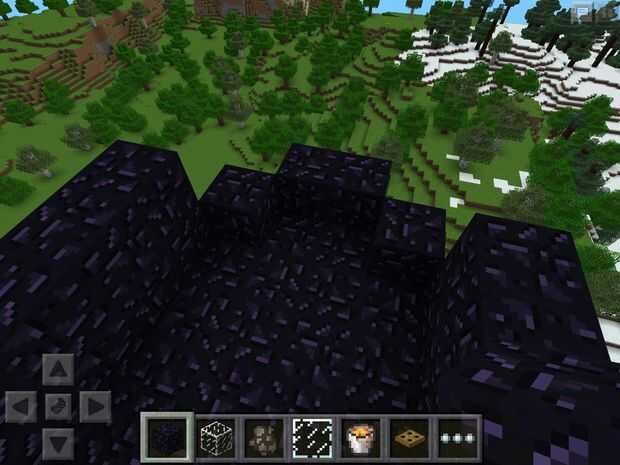The image size is (620, 465).
Task: Open the pause menu in the top corner
Action: pos(602,12)
